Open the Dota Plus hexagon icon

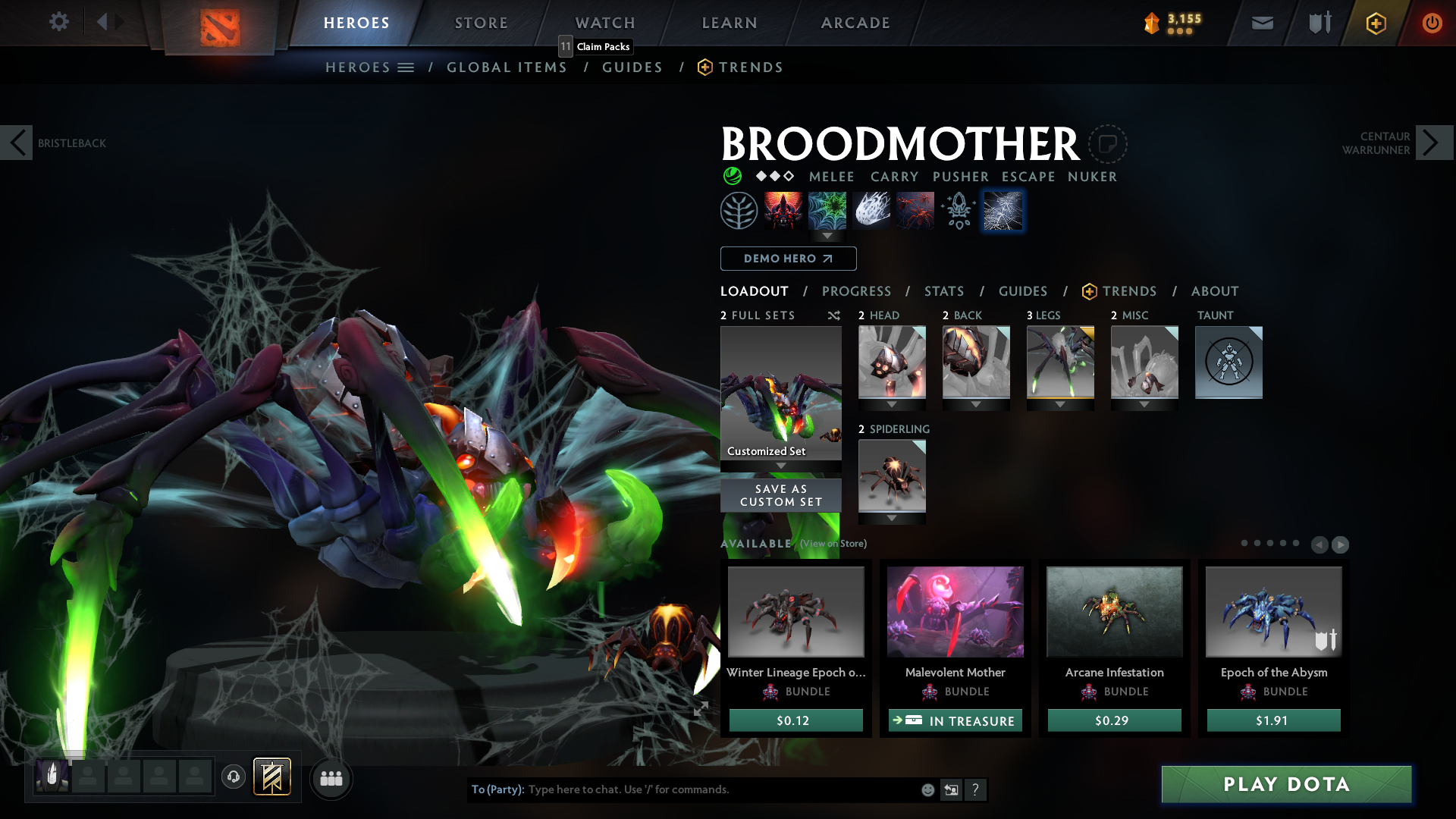pos(1375,23)
